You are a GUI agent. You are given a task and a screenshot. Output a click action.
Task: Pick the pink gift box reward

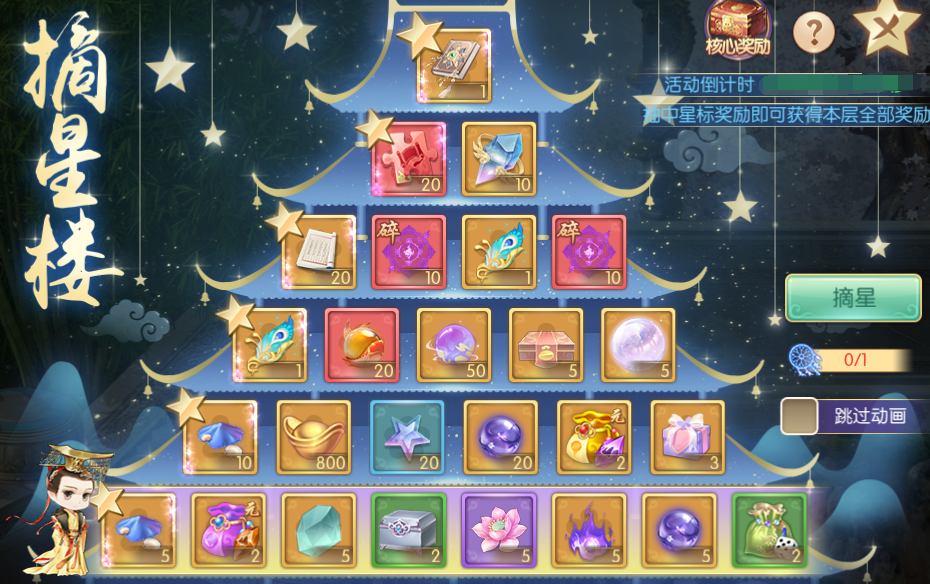point(687,437)
